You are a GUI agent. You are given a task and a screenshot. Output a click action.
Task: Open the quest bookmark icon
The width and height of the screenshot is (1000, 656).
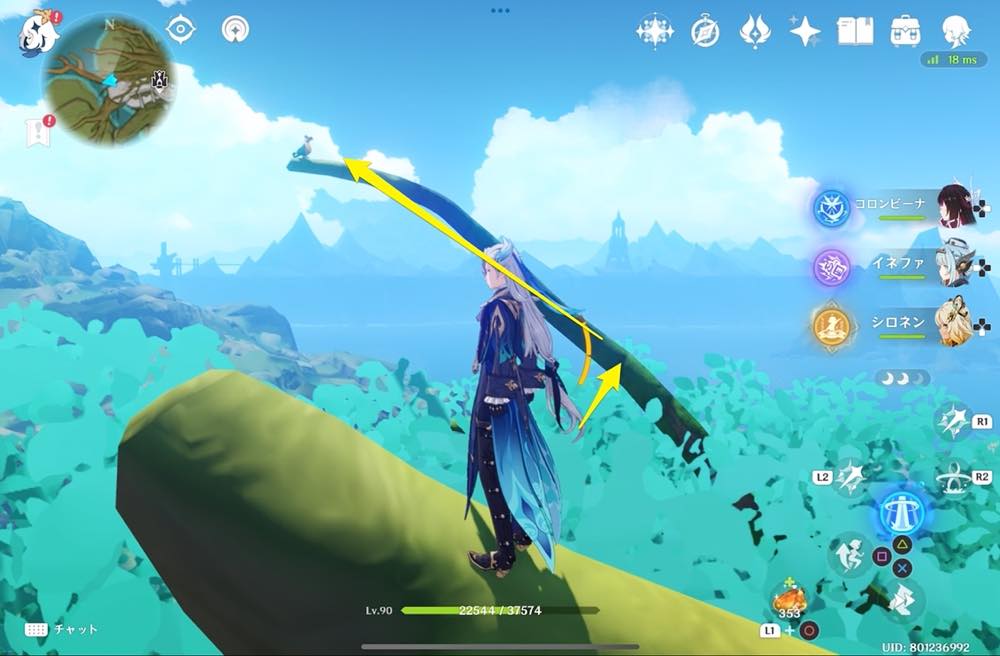pyautogui.click(x=39, y=132)
